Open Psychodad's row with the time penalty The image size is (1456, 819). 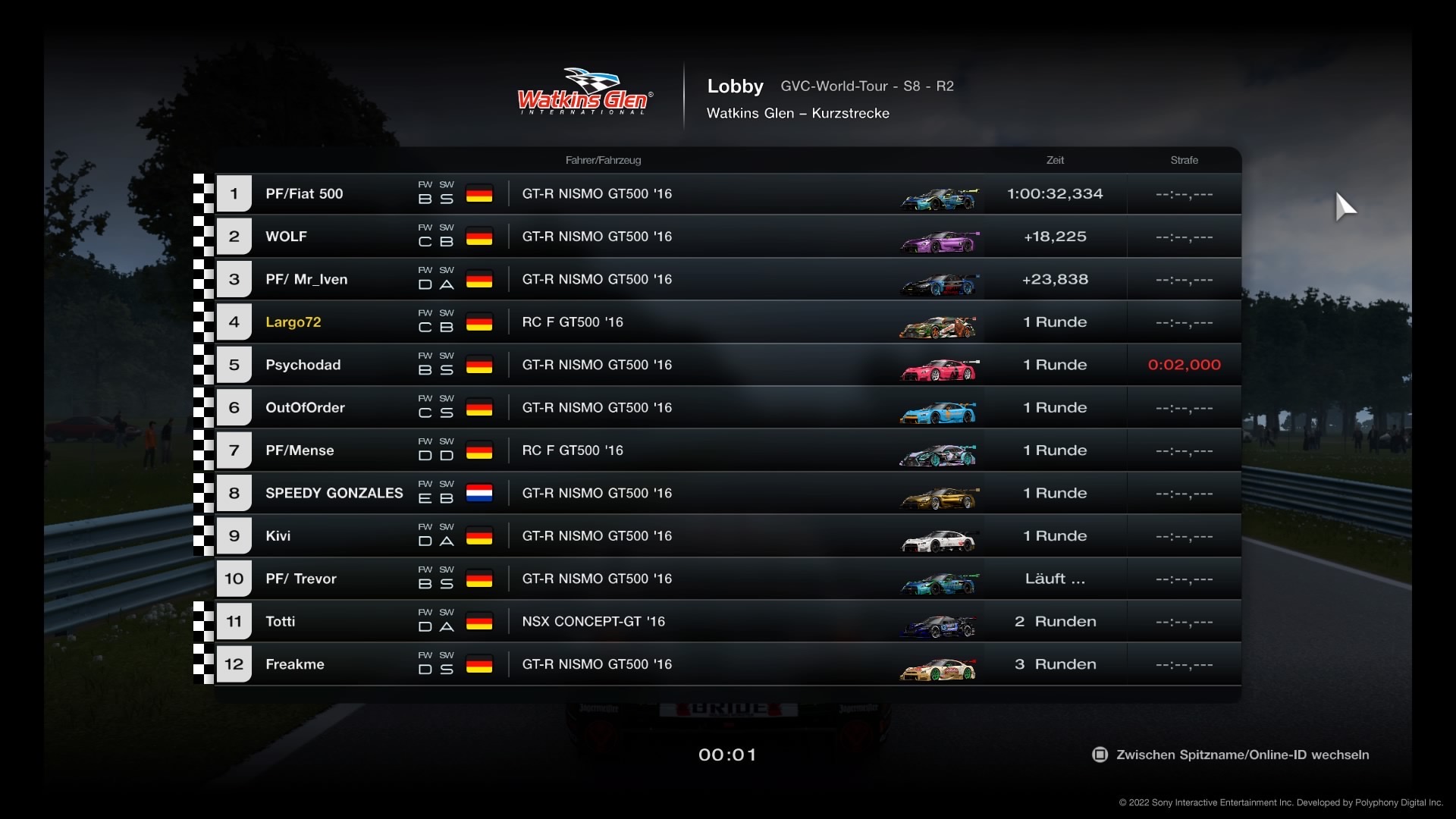tap(728, 365)
